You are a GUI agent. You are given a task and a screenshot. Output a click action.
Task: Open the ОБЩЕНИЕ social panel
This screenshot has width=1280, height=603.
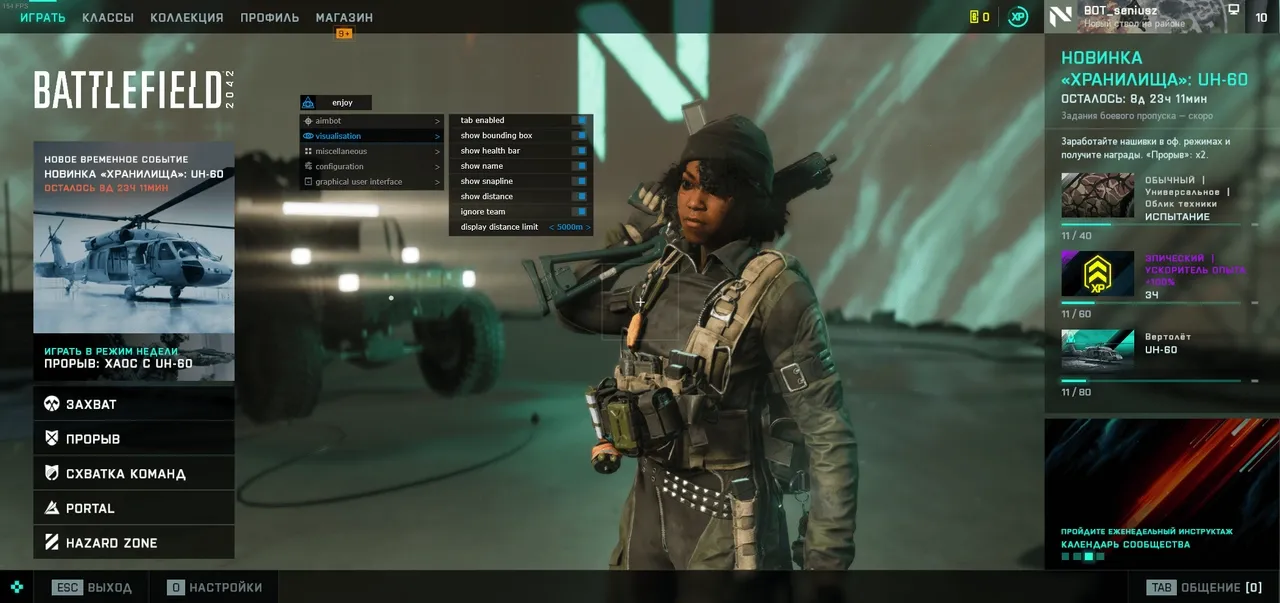coord(1205,588)
